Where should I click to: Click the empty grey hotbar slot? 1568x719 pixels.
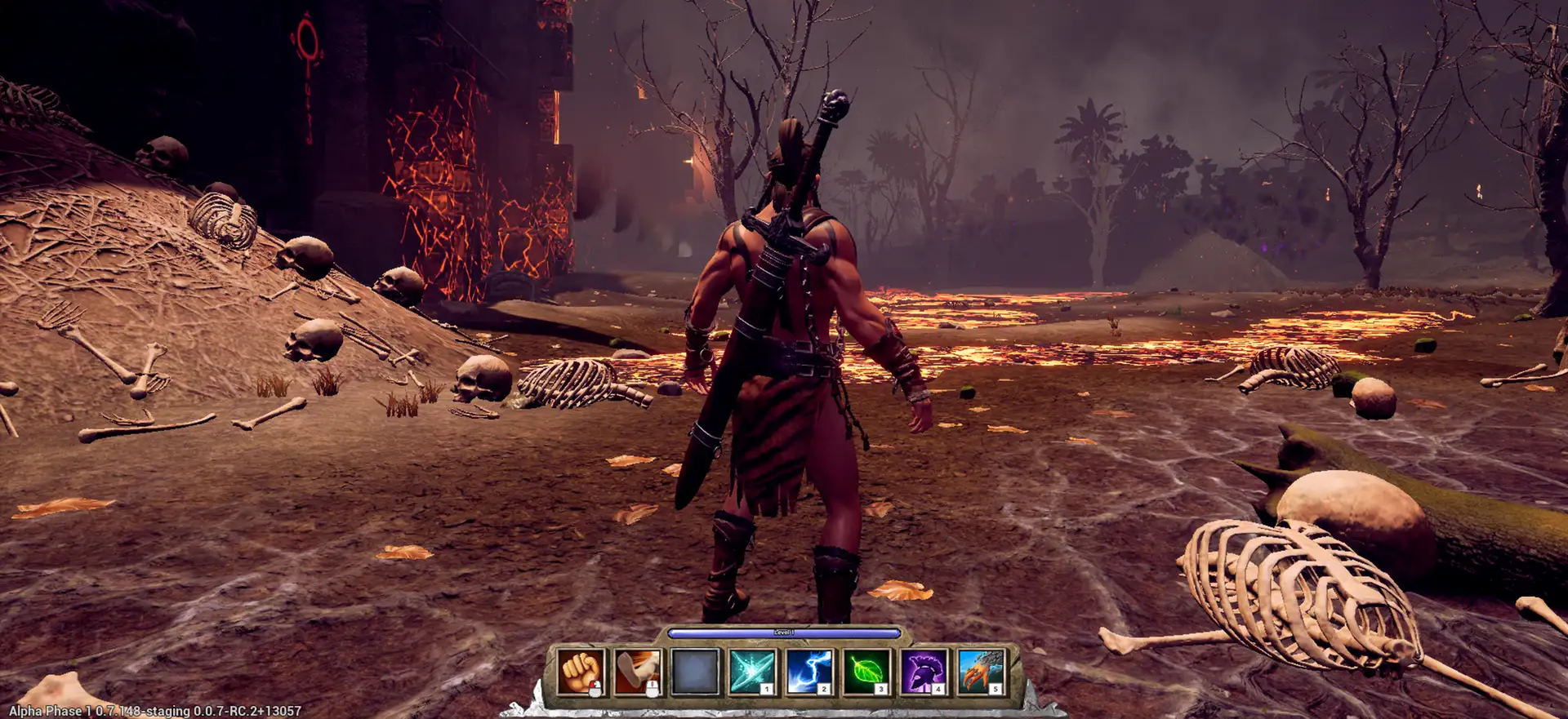tap(695, 672)
